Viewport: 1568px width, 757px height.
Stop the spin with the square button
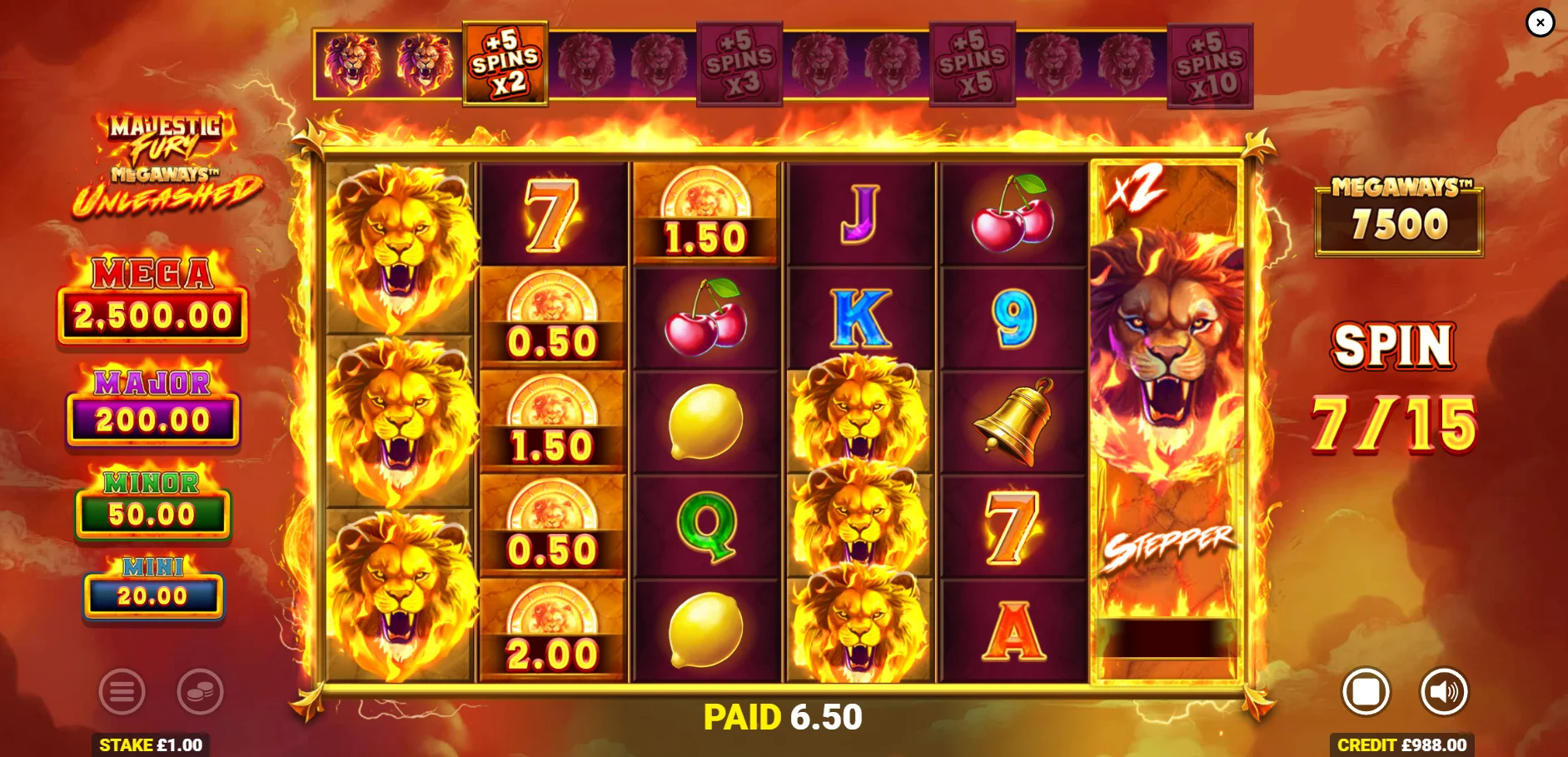tap(1366, 691)
